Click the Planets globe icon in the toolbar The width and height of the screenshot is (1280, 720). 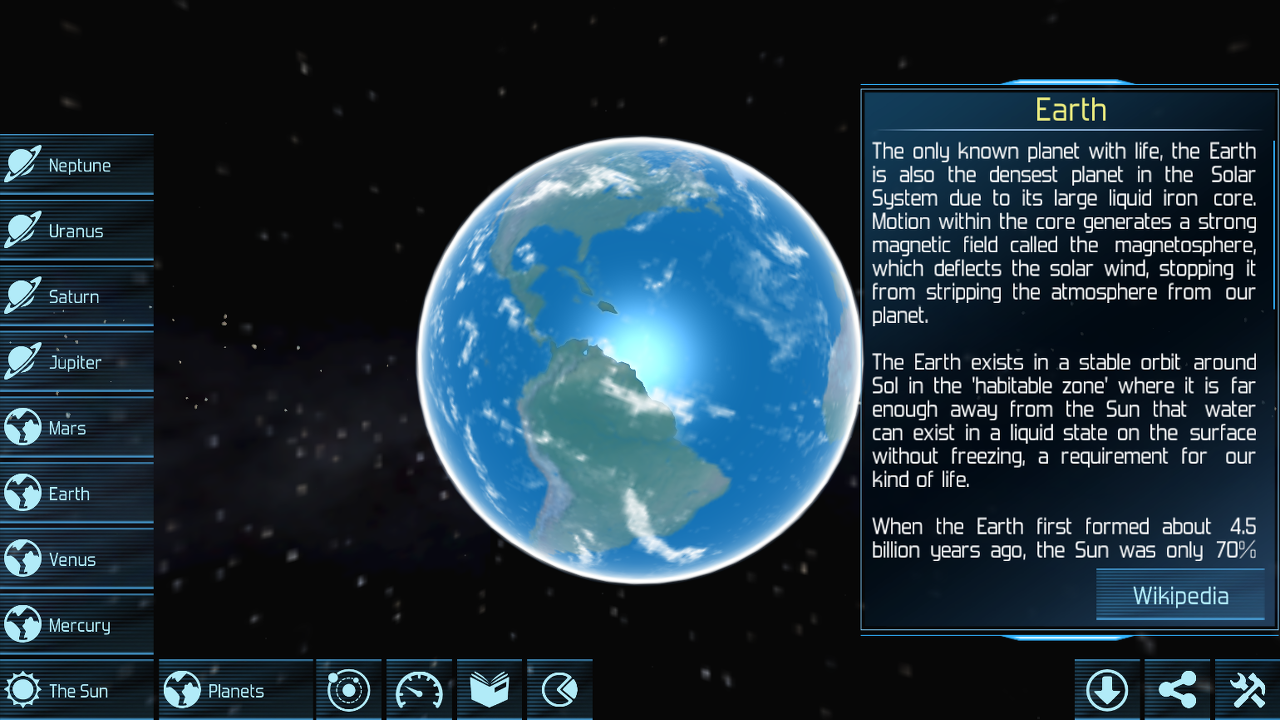[x=183, y=689]
